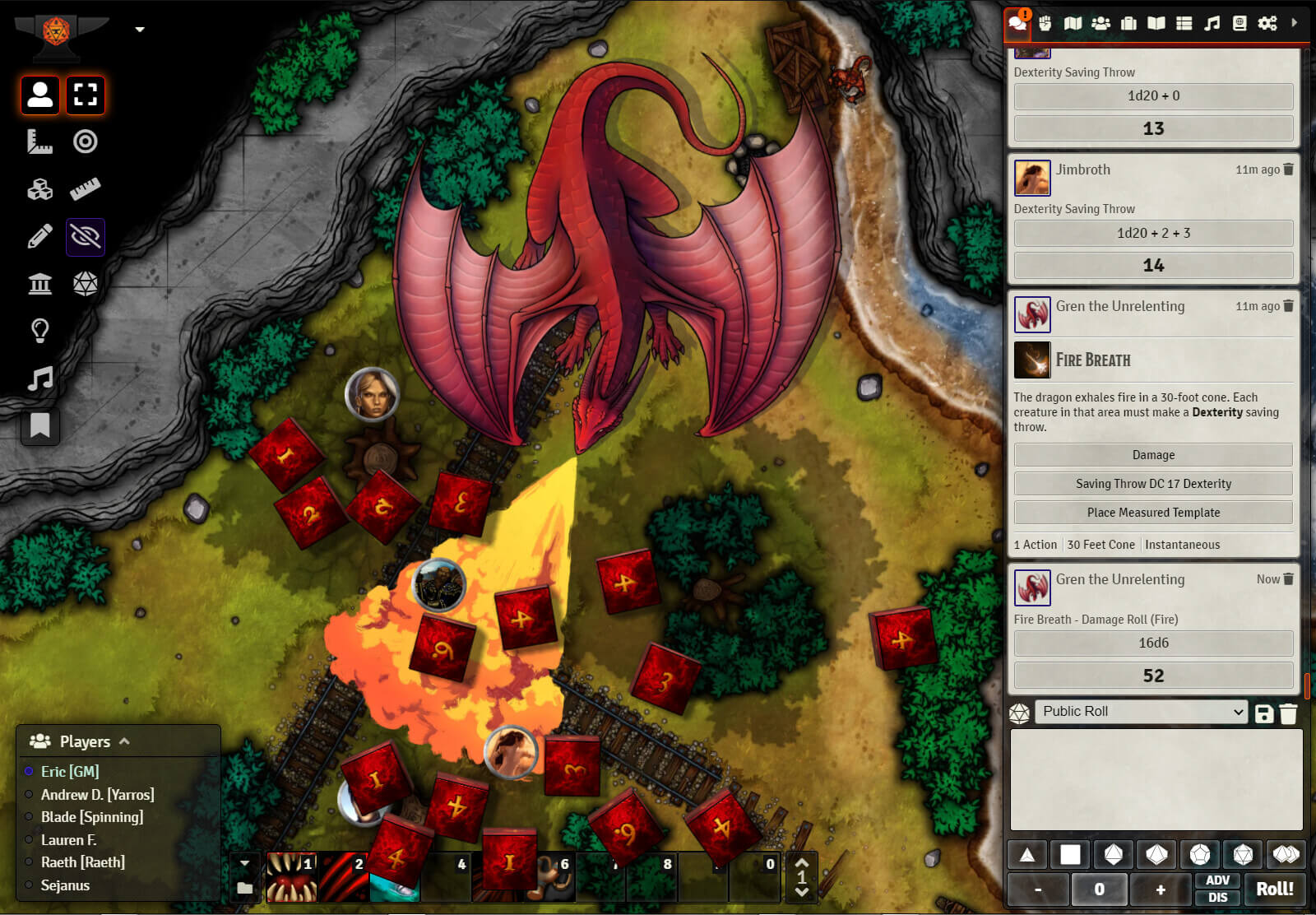1316x915 pixels.
Task: Select the token controls tool
Action: [39, 95]
